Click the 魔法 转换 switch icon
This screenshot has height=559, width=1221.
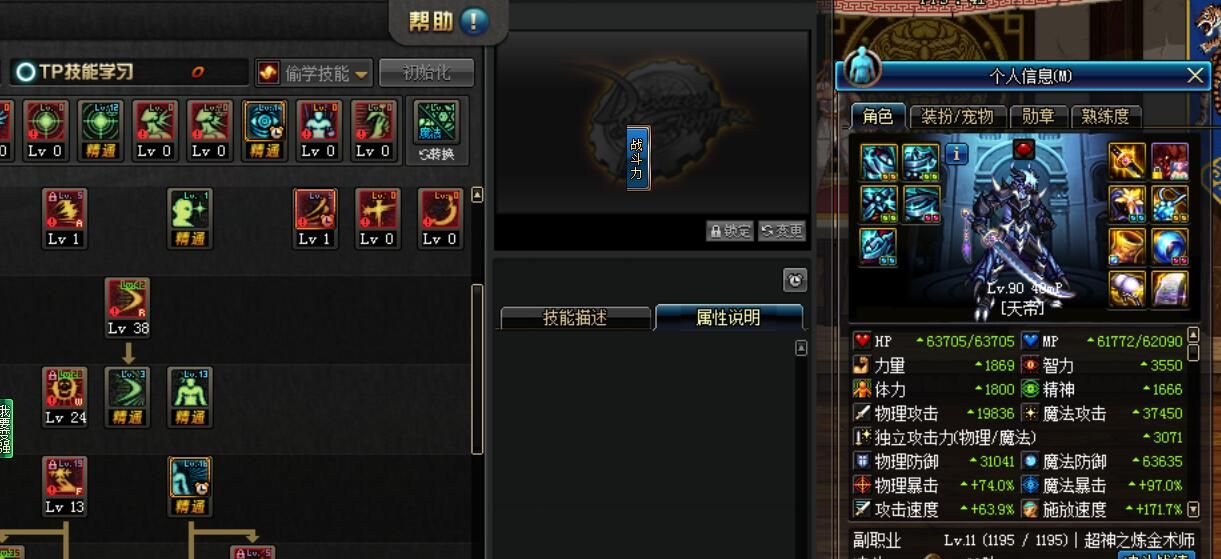435,130
